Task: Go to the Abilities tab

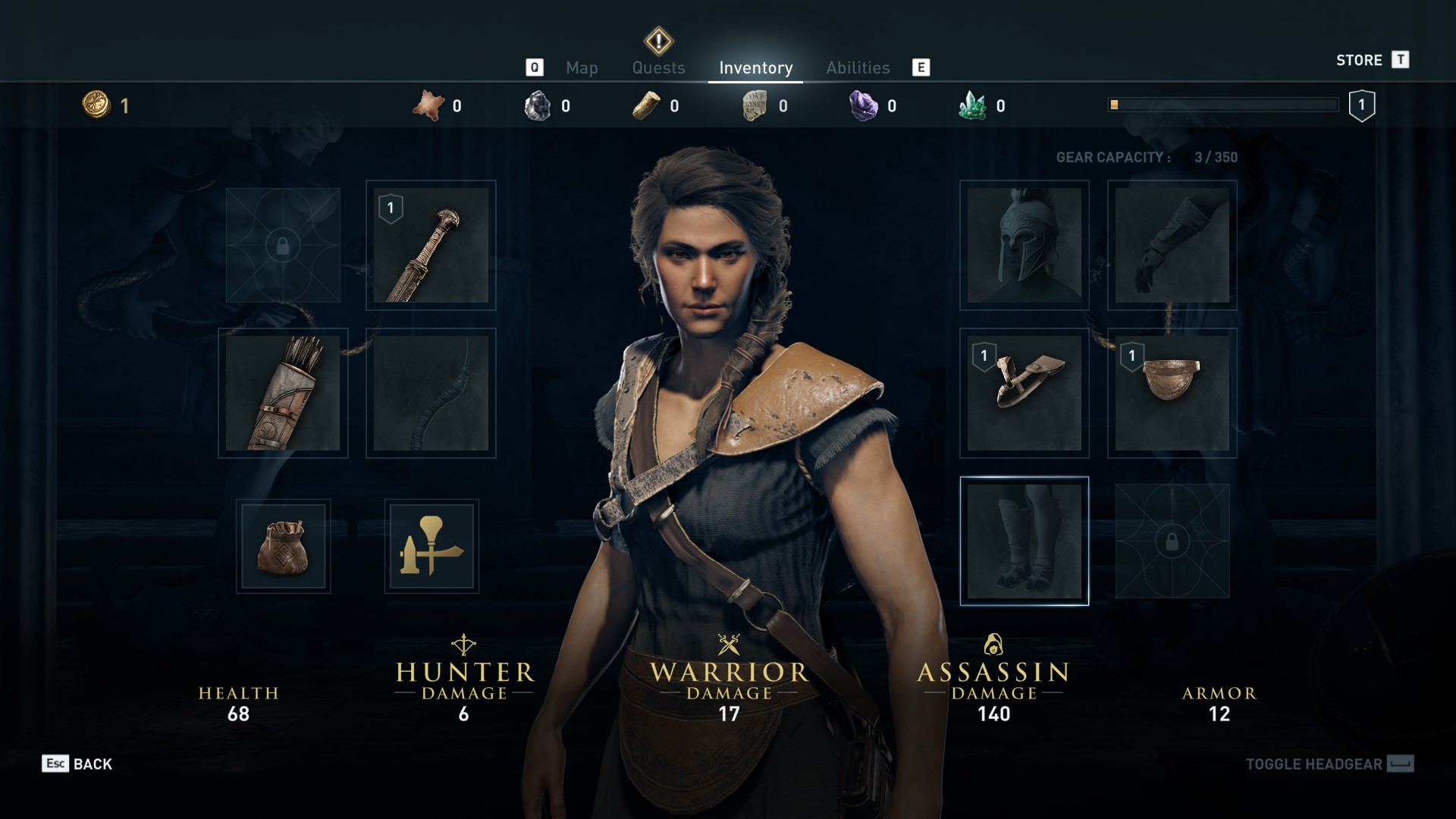Action: click(858, 68)
